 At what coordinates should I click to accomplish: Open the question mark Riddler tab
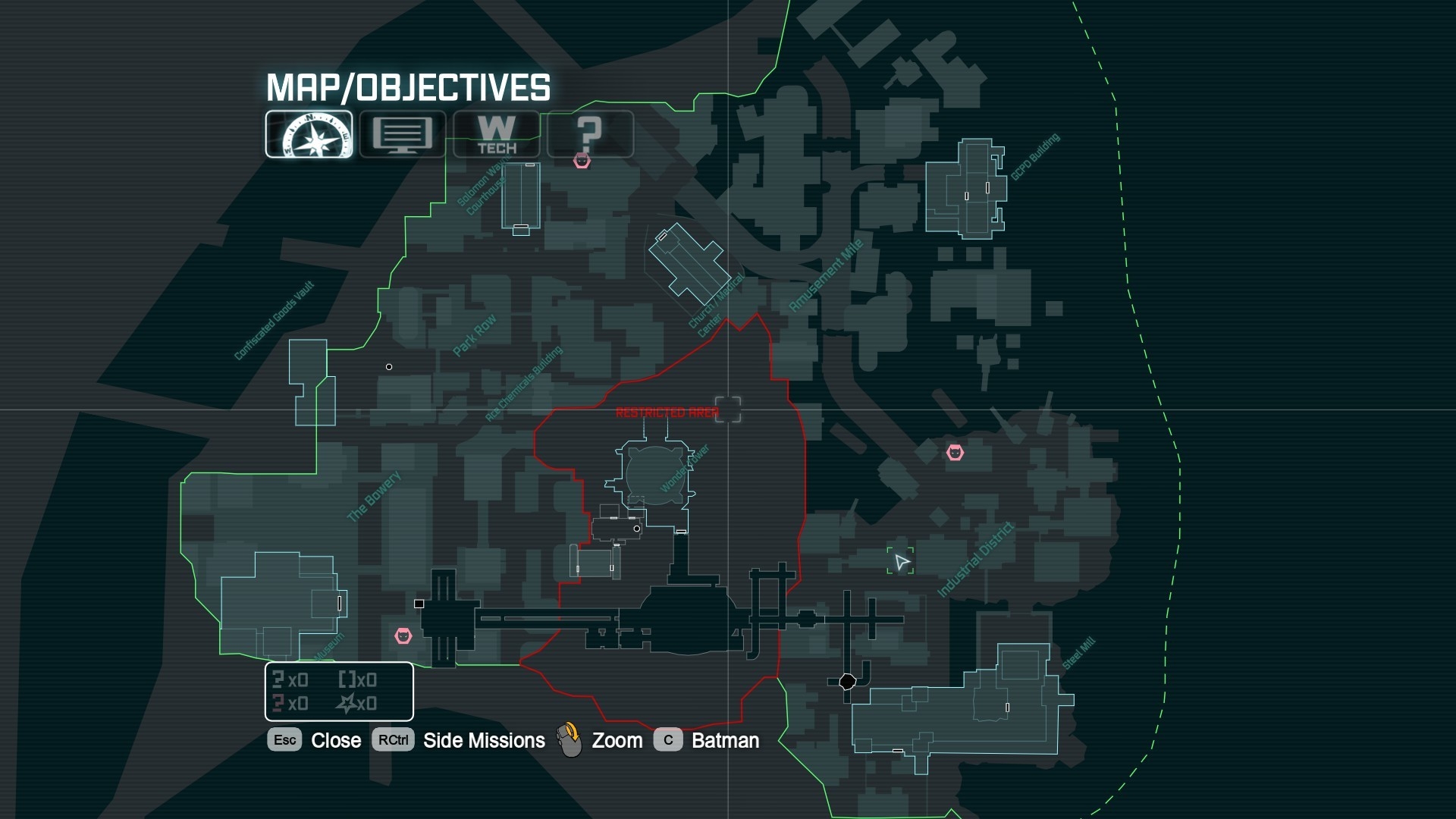(x=590, y=134)
